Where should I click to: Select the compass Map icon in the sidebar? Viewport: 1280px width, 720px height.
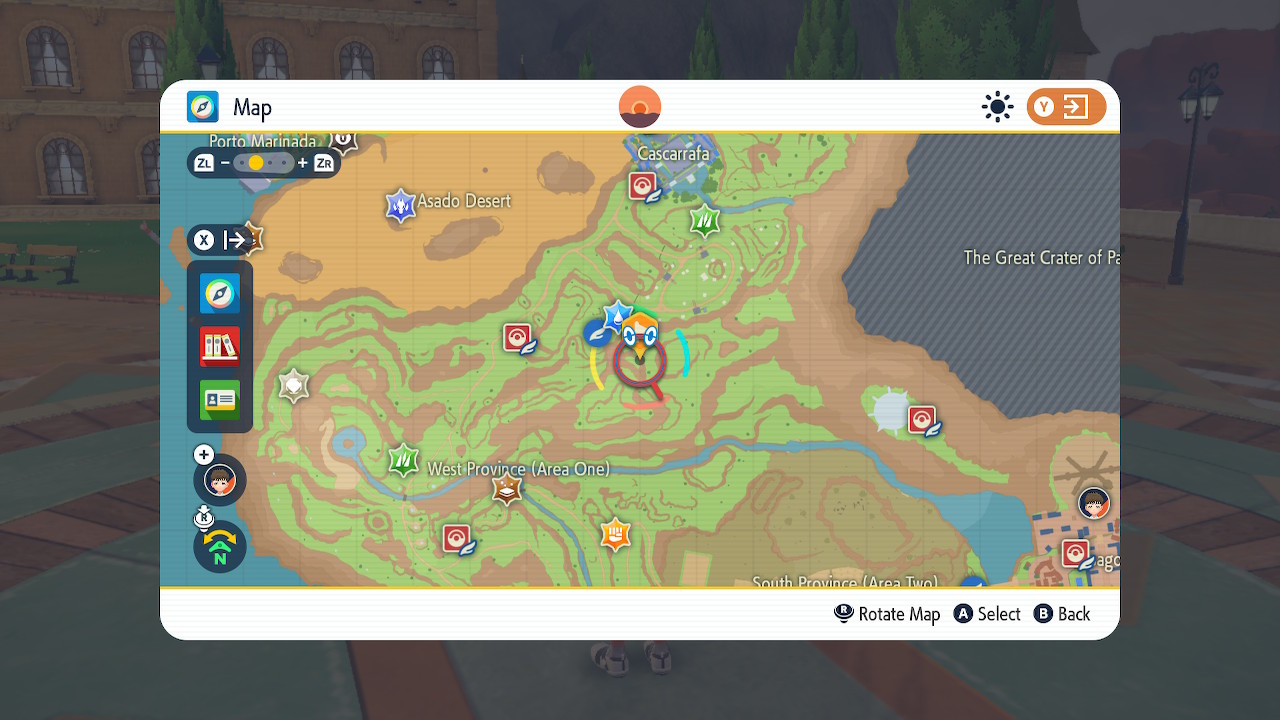pyautogui.click(x=219, y=293)
